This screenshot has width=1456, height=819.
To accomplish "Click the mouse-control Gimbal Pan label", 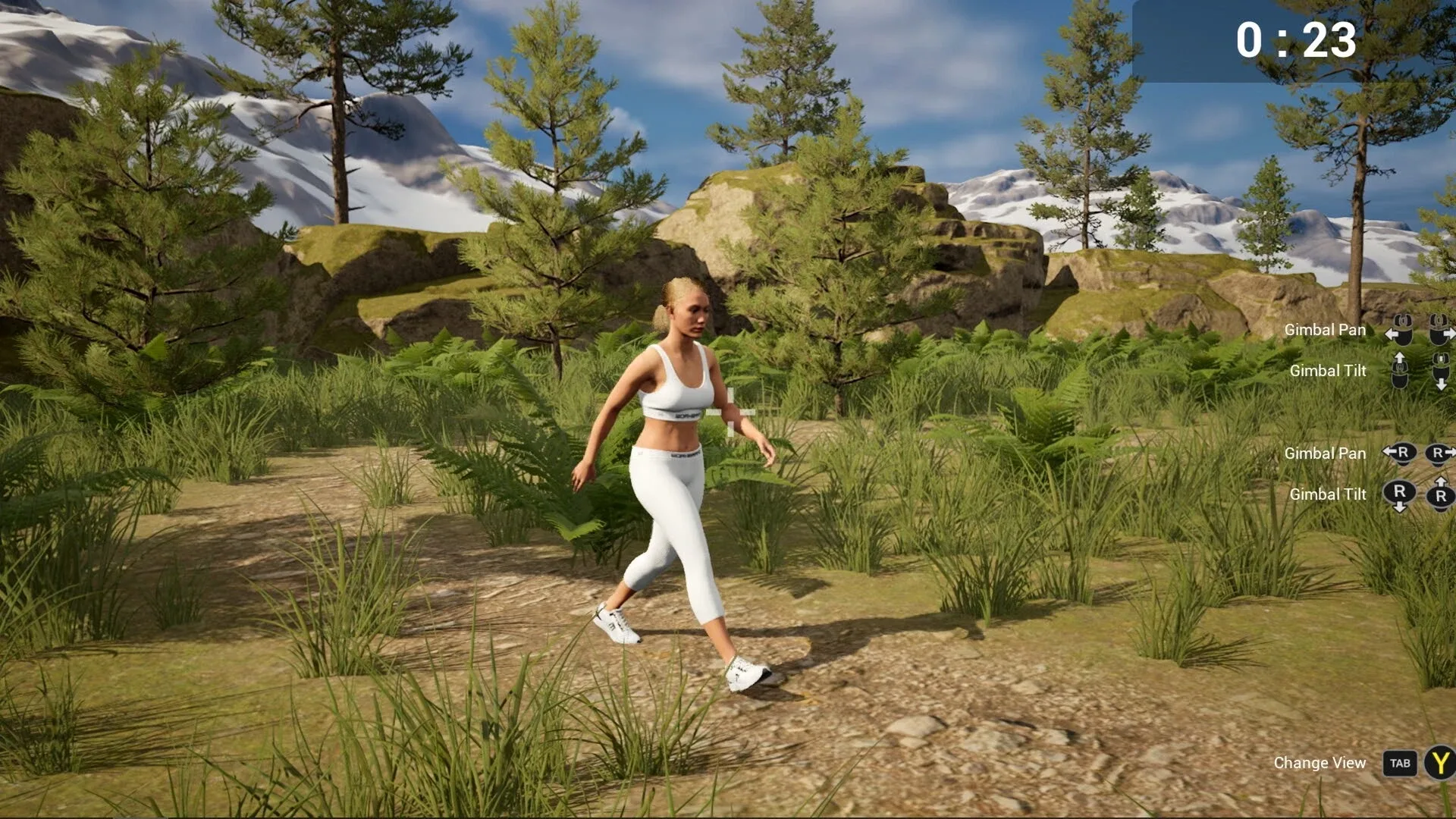I will (x=1325, y=330).
